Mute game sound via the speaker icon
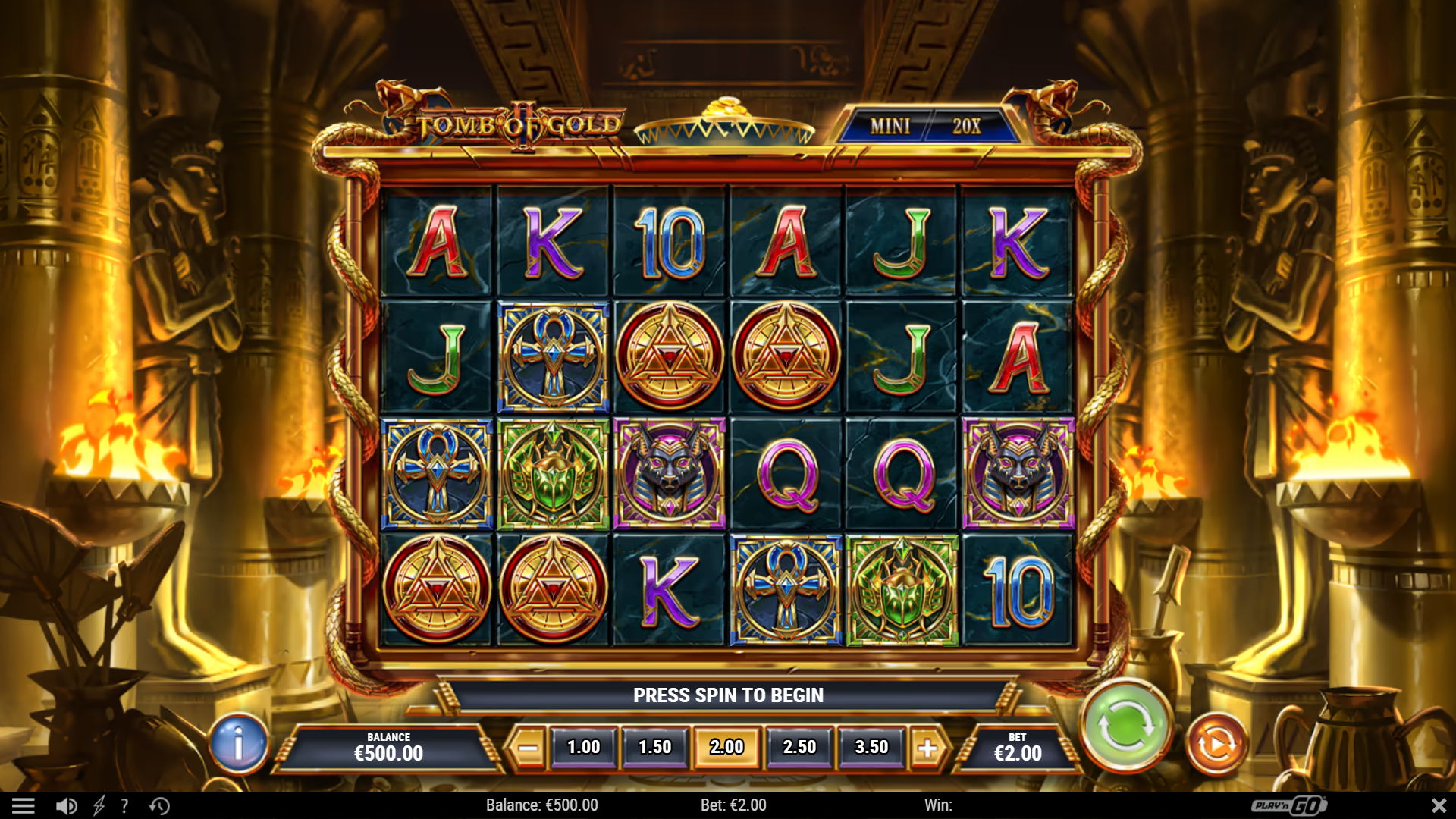Screen dimensions: 1456x819 click(65, 805)
